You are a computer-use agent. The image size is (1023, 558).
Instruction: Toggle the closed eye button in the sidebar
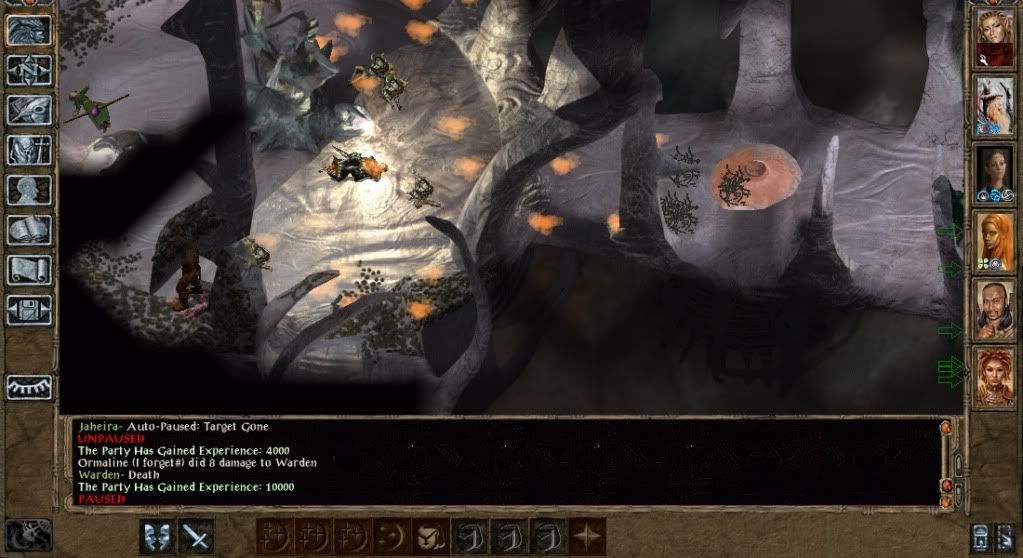point(29,386)
